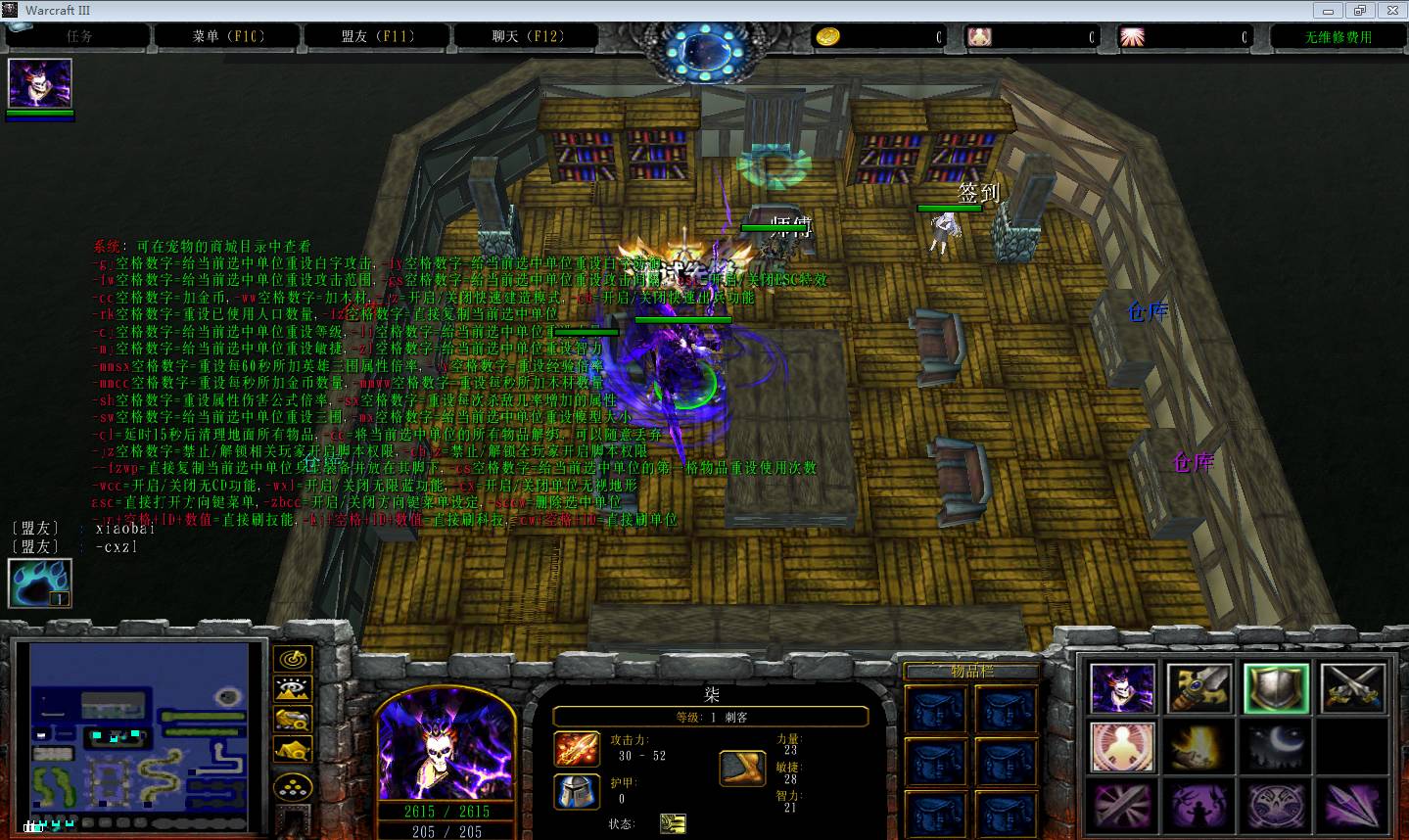The height and width of the screenshot is (840, 1409).
Task: Select the hero portrait icon at top left
Action: tap(40, 84)
